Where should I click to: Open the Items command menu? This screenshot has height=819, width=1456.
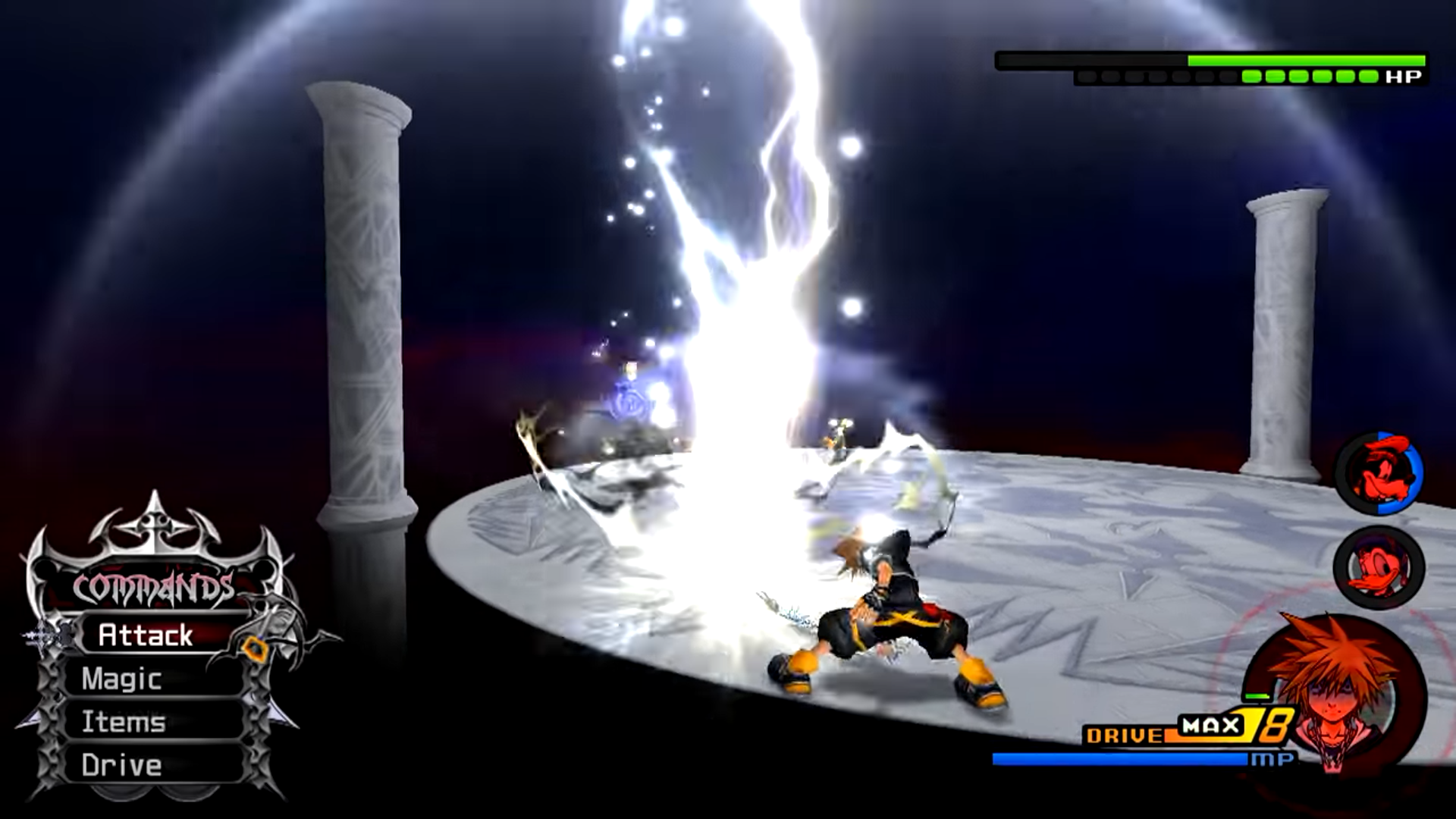click(x=123, y=722)
